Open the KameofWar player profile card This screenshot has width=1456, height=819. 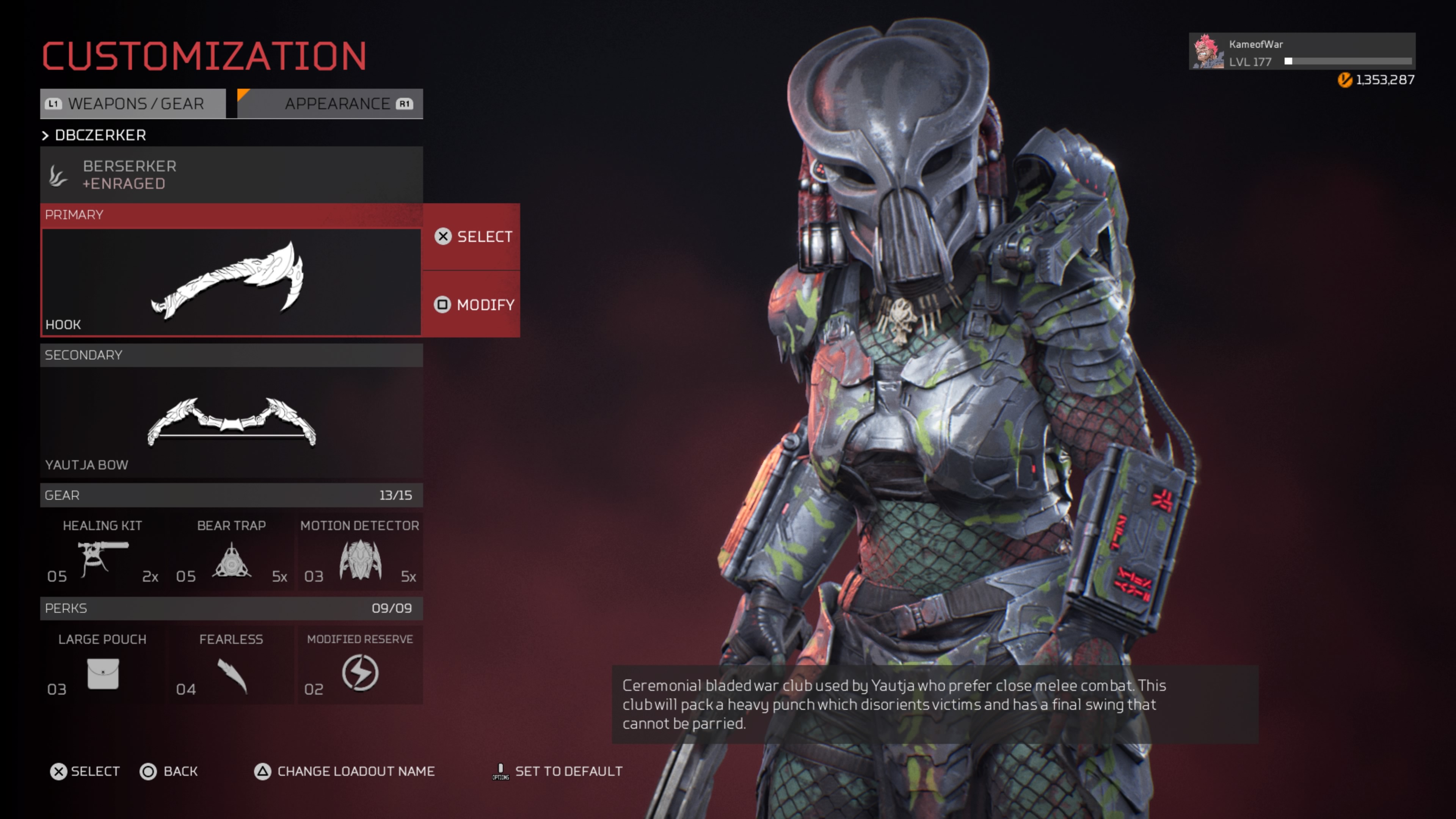[1301, 52]
